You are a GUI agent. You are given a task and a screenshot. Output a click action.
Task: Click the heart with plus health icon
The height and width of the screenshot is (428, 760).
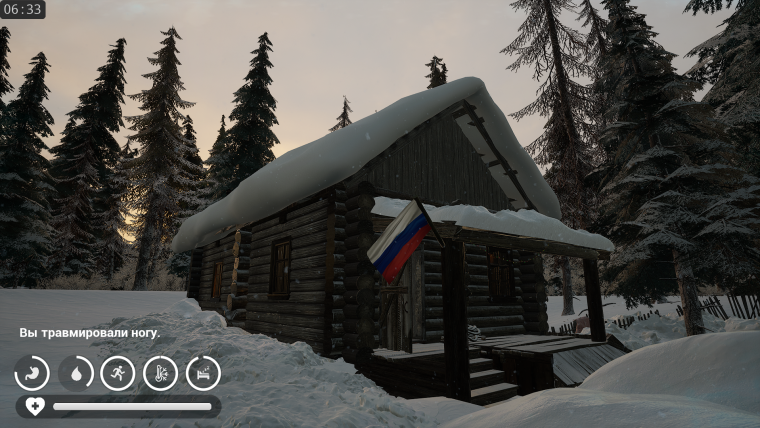(35, 406)
